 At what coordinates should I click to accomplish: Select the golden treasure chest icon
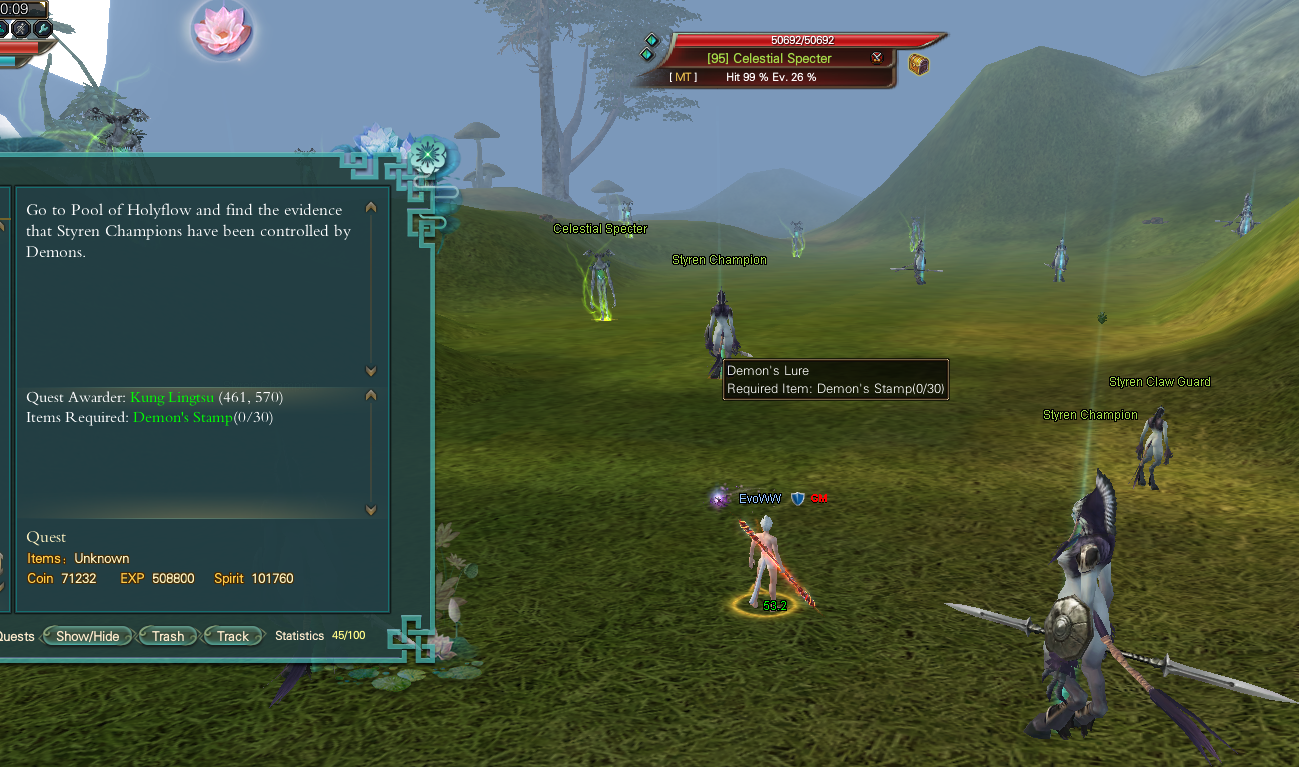click(x=919, y=65)
